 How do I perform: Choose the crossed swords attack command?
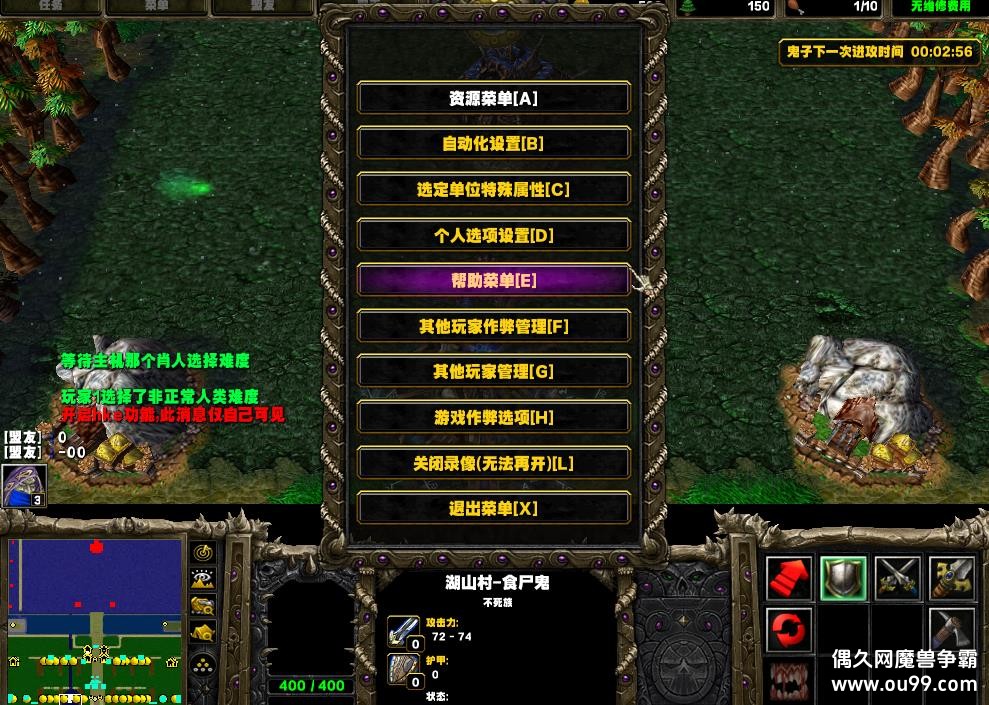pos(897,578)
